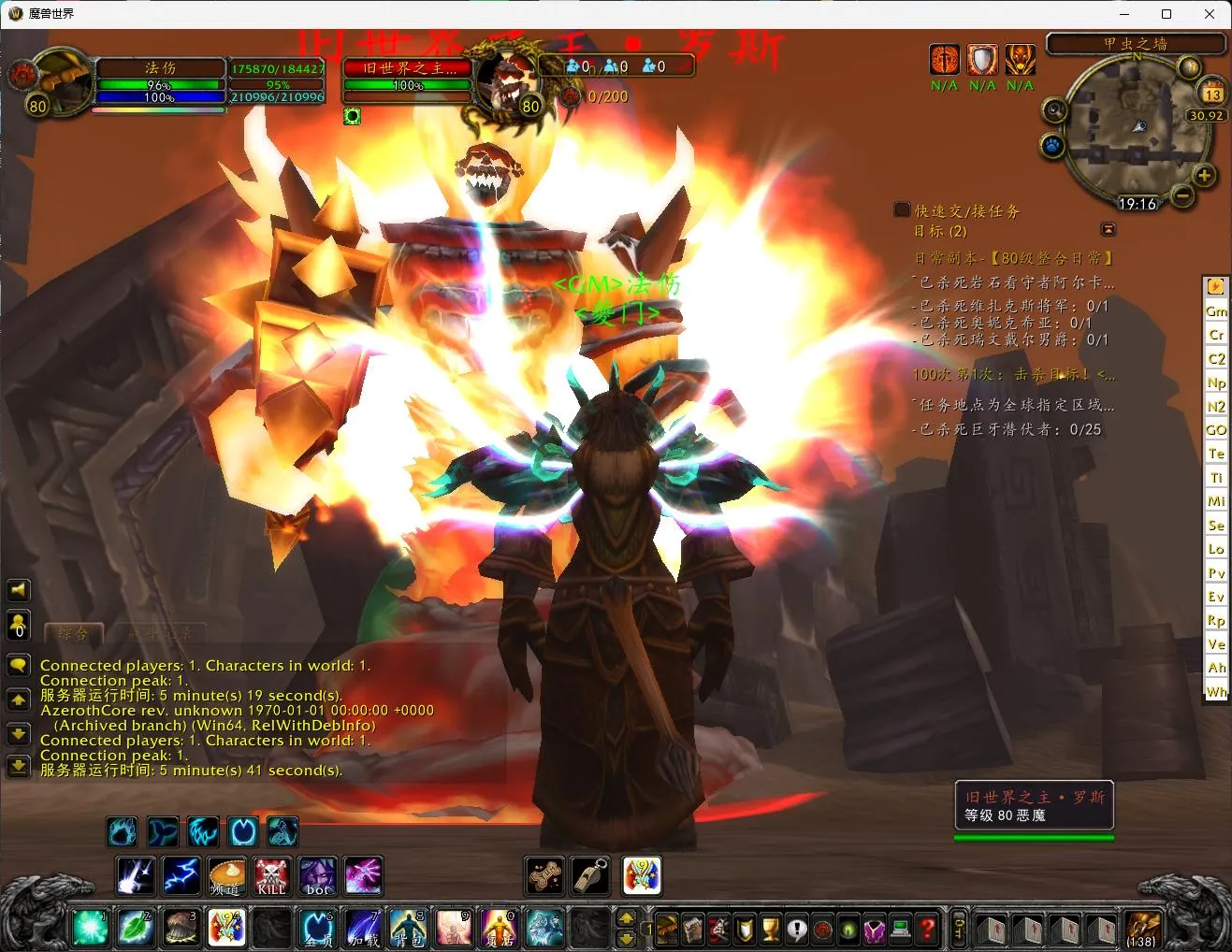Close the game window

click(1209, 14)
